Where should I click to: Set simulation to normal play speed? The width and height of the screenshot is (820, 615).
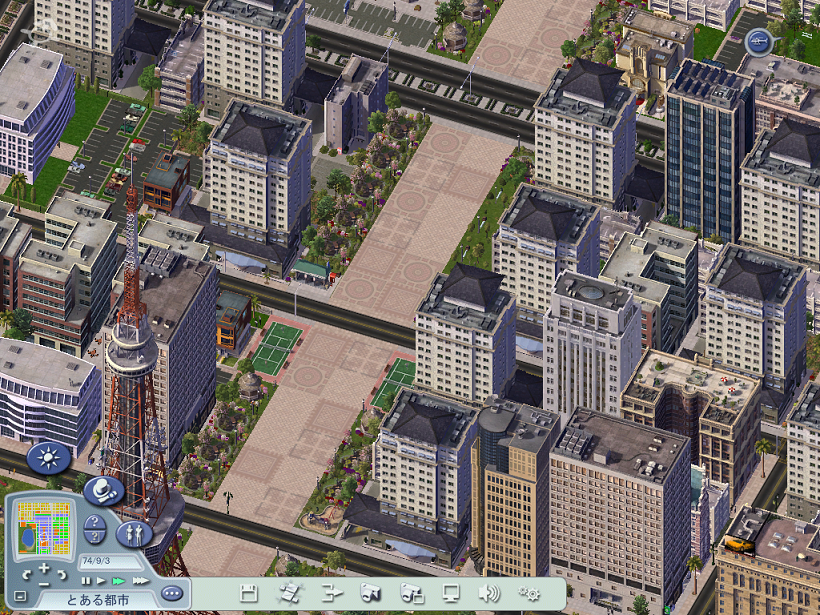click(x=101, y=580)
